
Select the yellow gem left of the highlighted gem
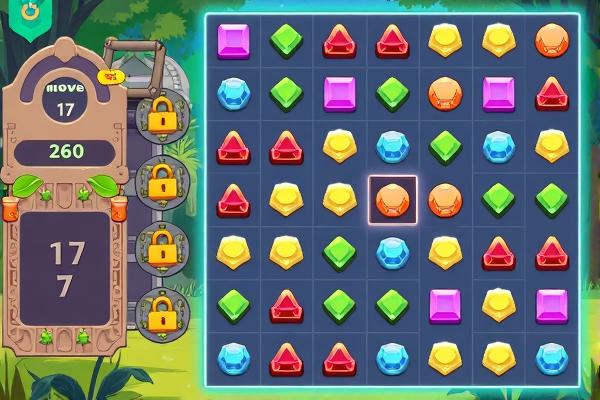pos(339,199)
